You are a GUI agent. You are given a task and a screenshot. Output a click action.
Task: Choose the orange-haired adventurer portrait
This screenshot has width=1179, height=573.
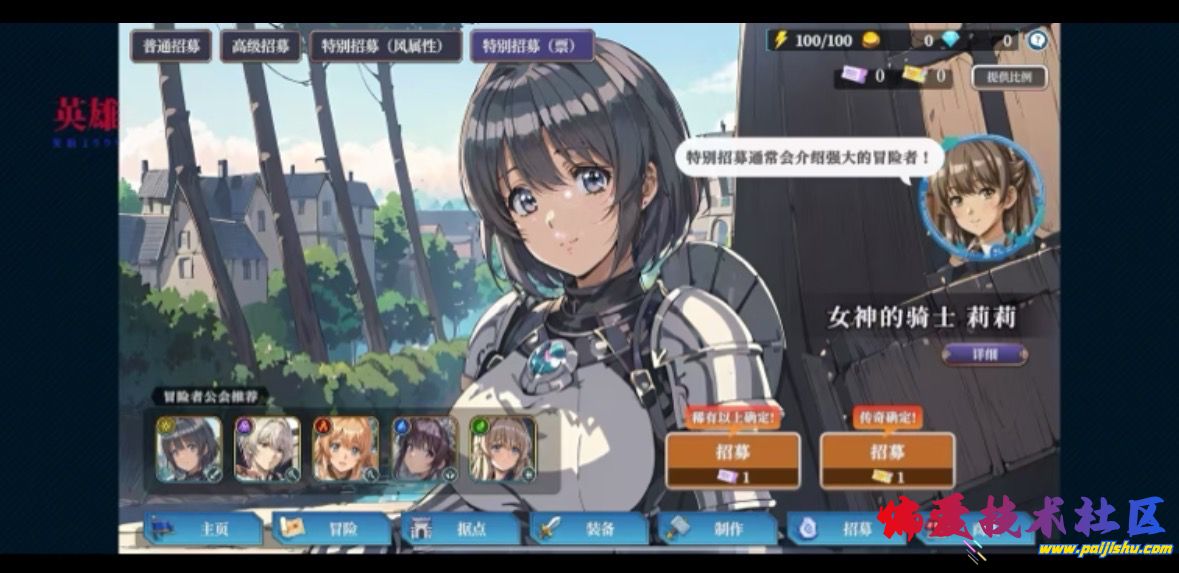click(346, 449)
